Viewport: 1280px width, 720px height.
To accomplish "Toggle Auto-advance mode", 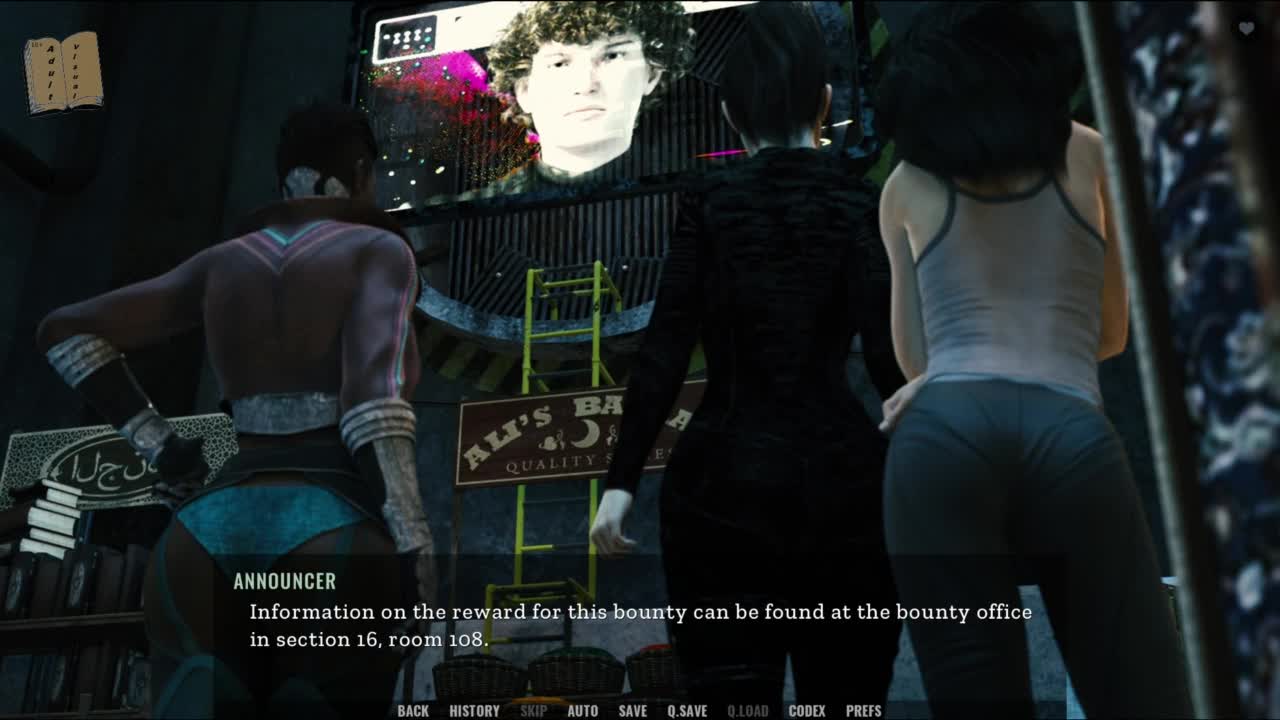I will (583, 711).
